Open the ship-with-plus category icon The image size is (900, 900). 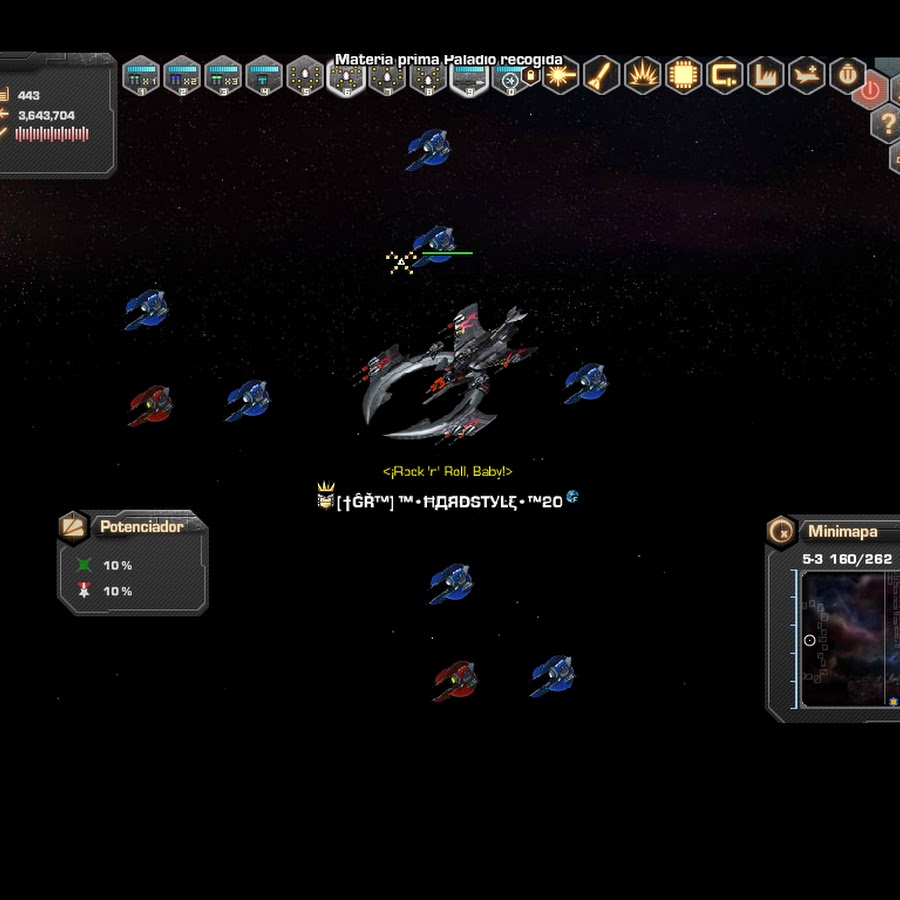tap(806, 75)
